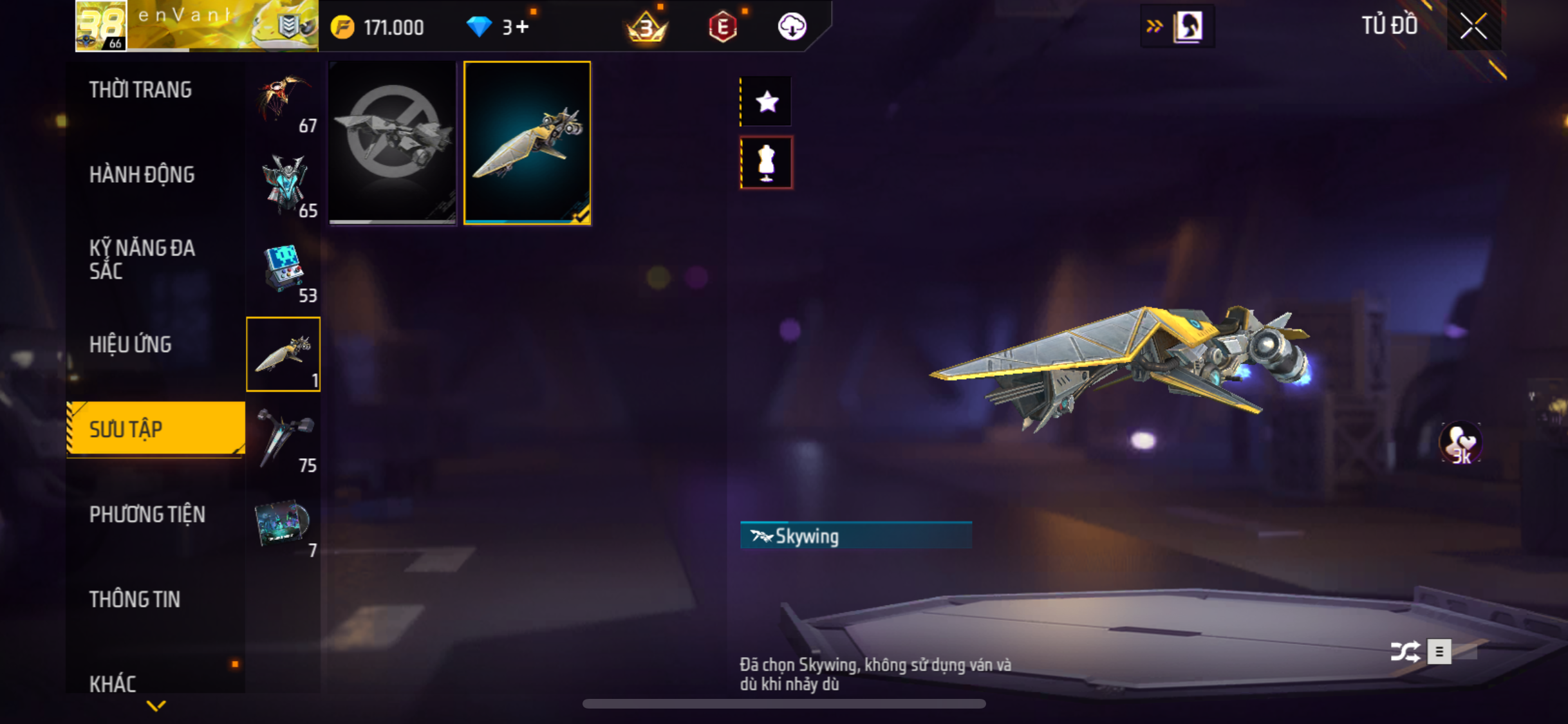The width and height of the screenshot is (1568, 724).
Task: Choose the surfboard subcategory with 75 items
Action: [284, 440]
